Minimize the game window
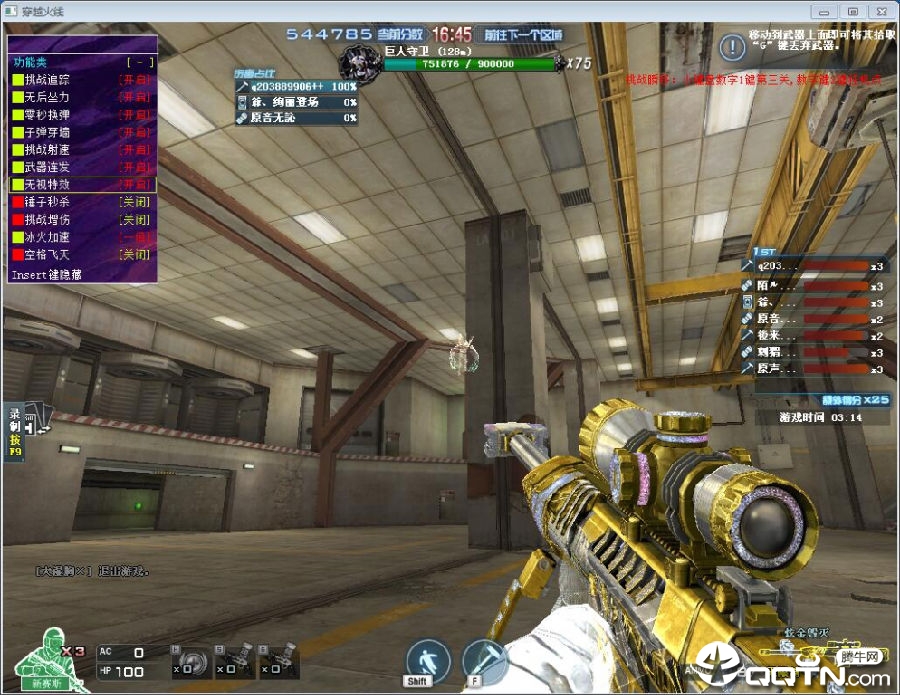900x695 pixels. pos(826,11)
